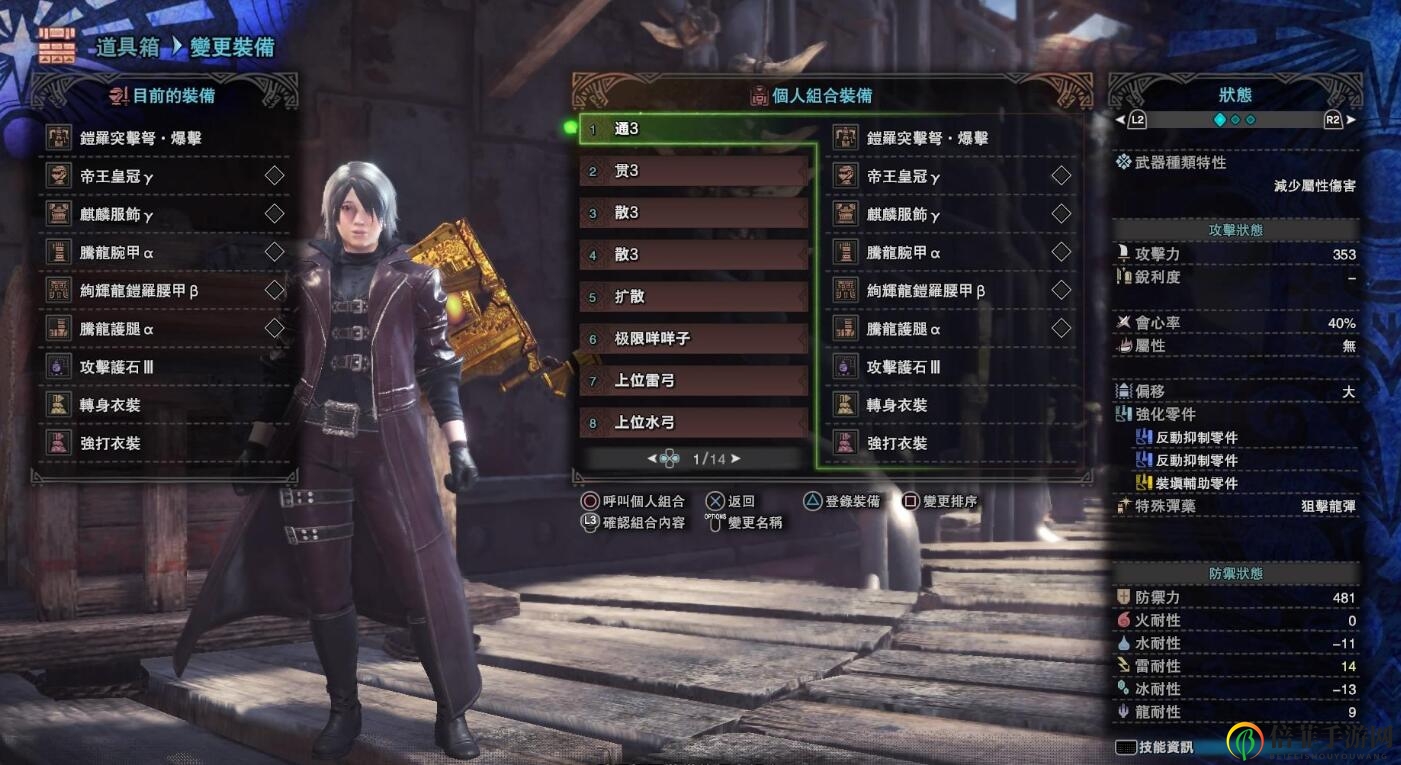Pick loadout number 4 named 散3
Image resolution: width=1401 pixels, height=765 pixels.
(x=694, y=255)
